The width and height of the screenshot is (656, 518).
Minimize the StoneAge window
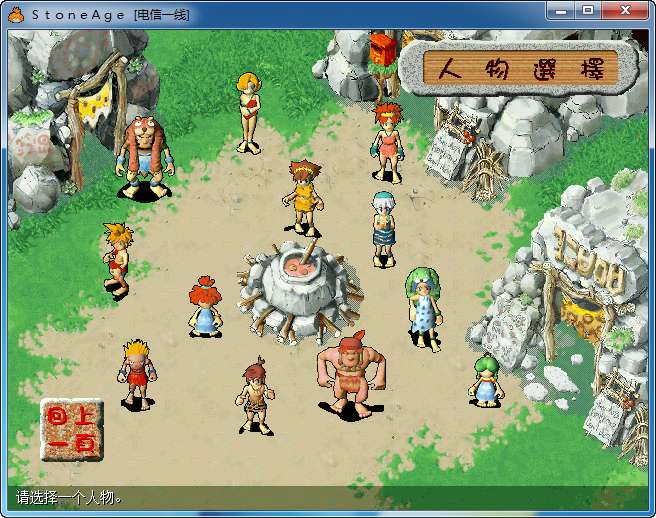point(563,10)
